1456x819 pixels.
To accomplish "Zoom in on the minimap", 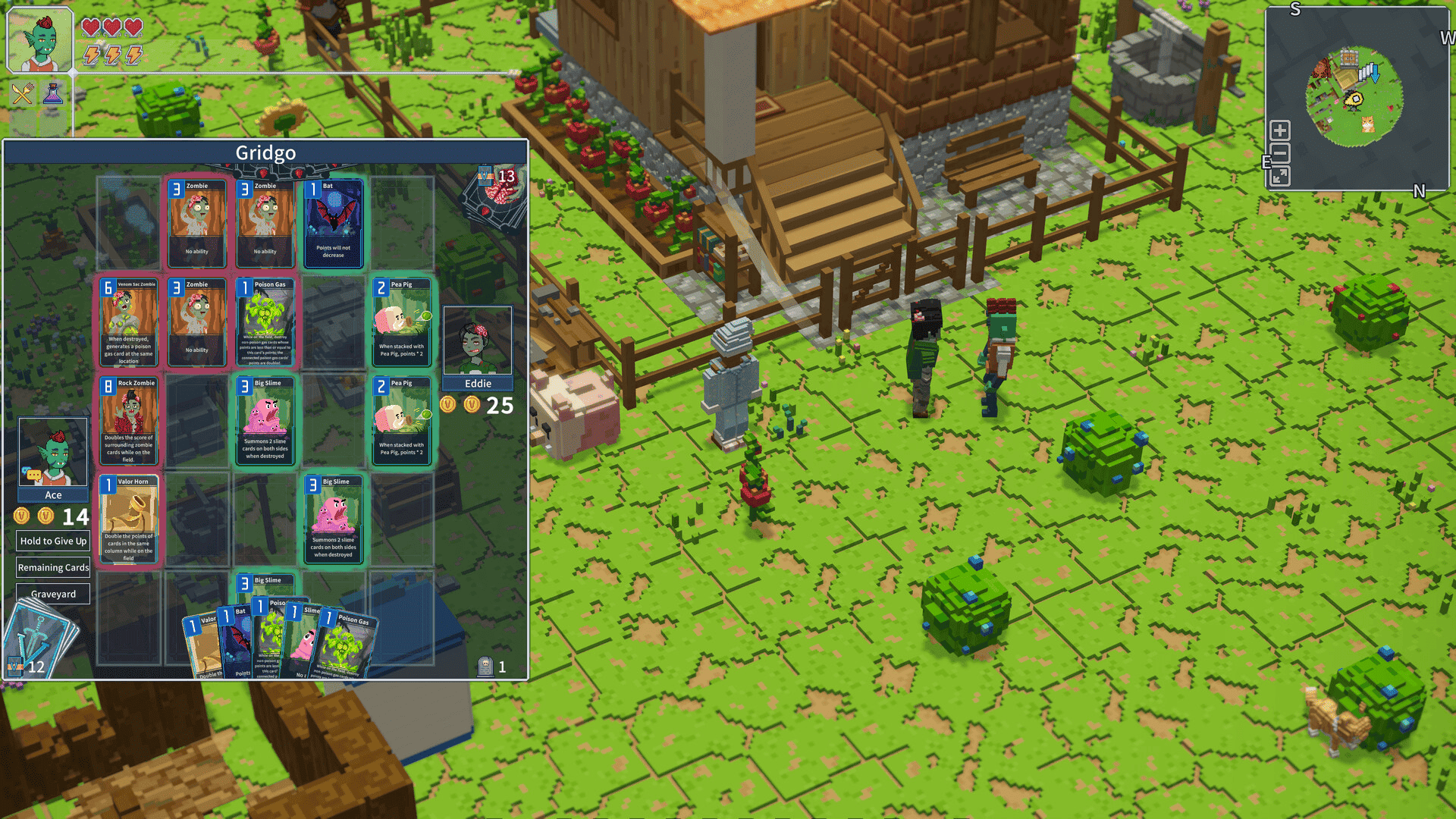I will [1279, 130].
